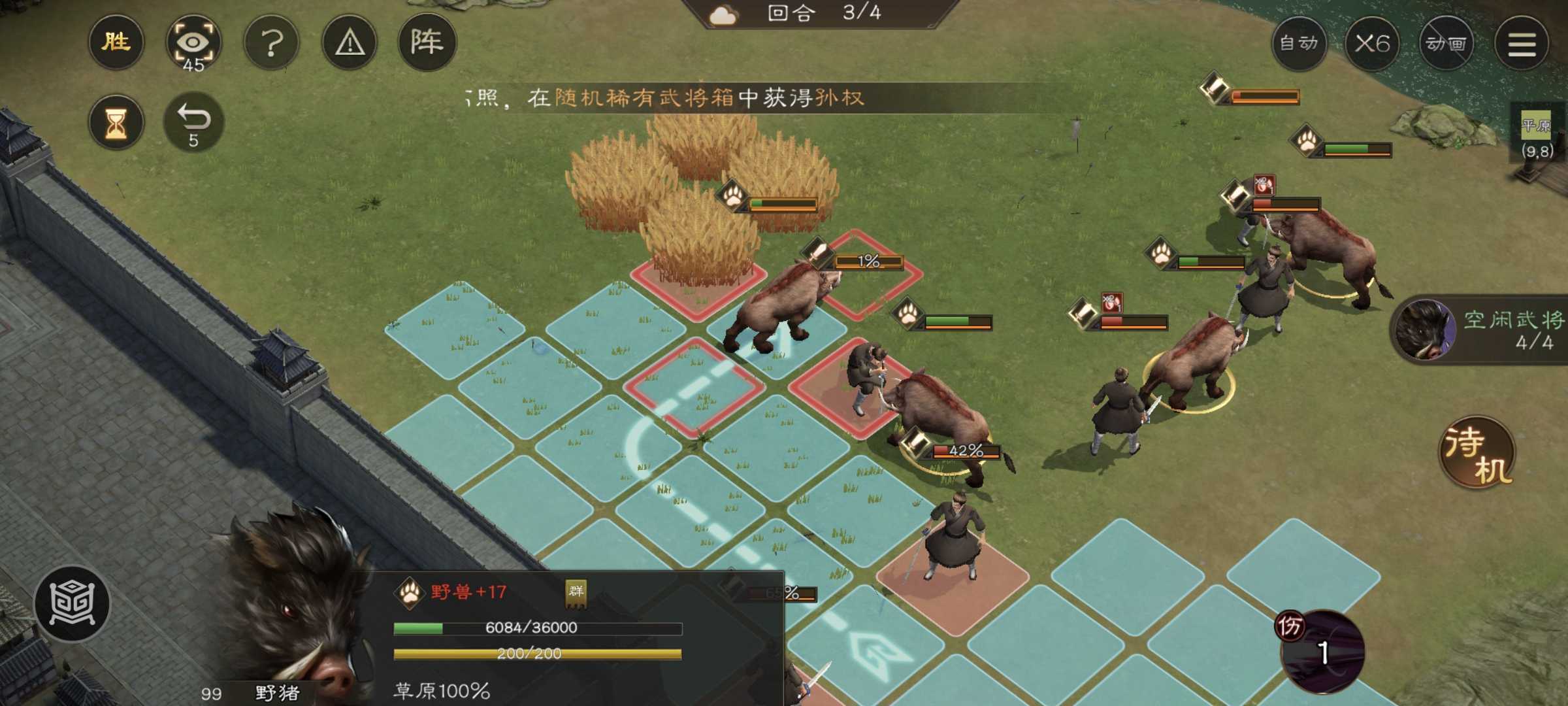Select the eye vision icon showing 45
1568x706 pixels.
click(194, 42)
